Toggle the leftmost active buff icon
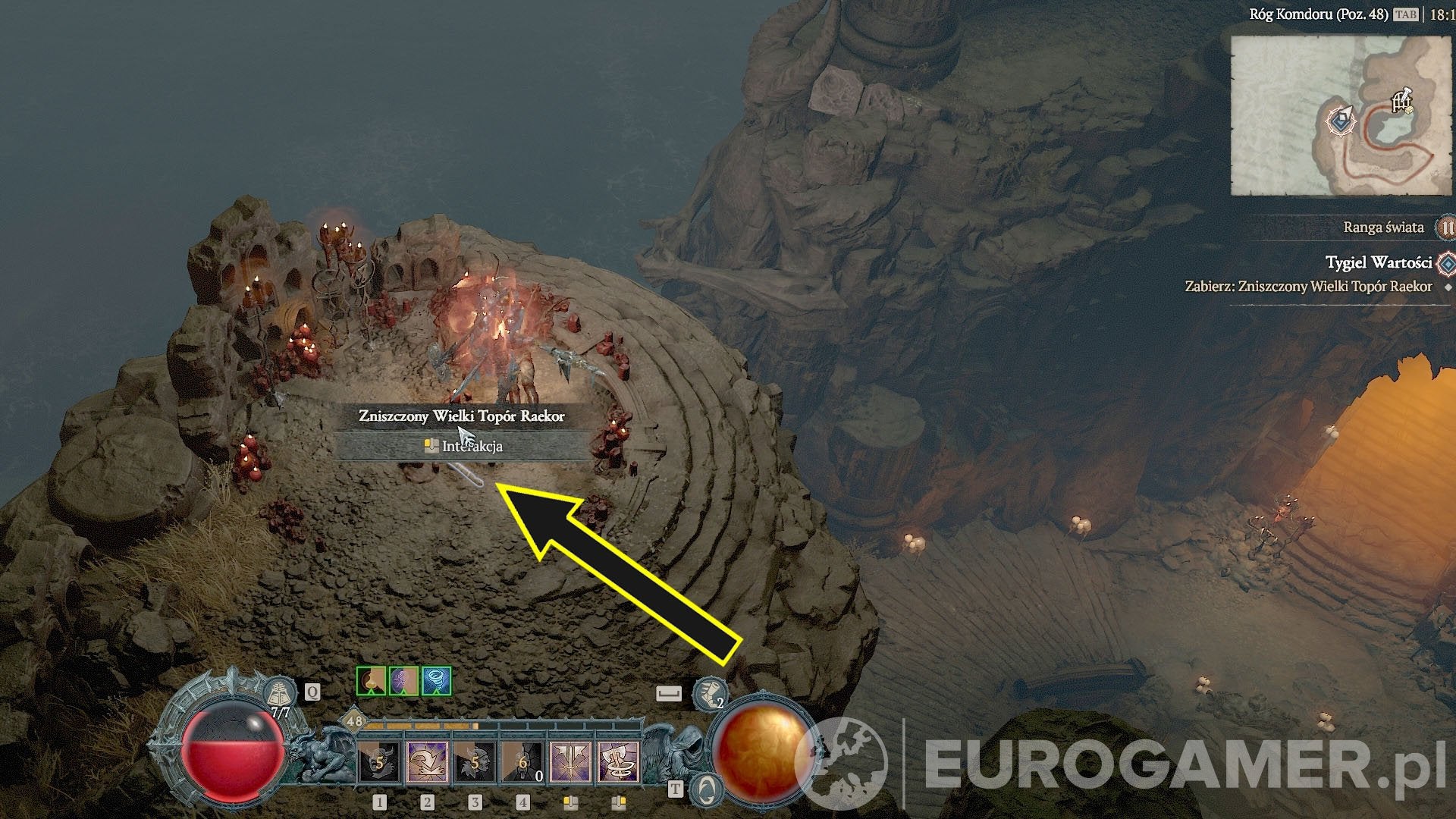The height and width of the screenshot is (819, 1456). pyautogui.click(x=371, y=682)
